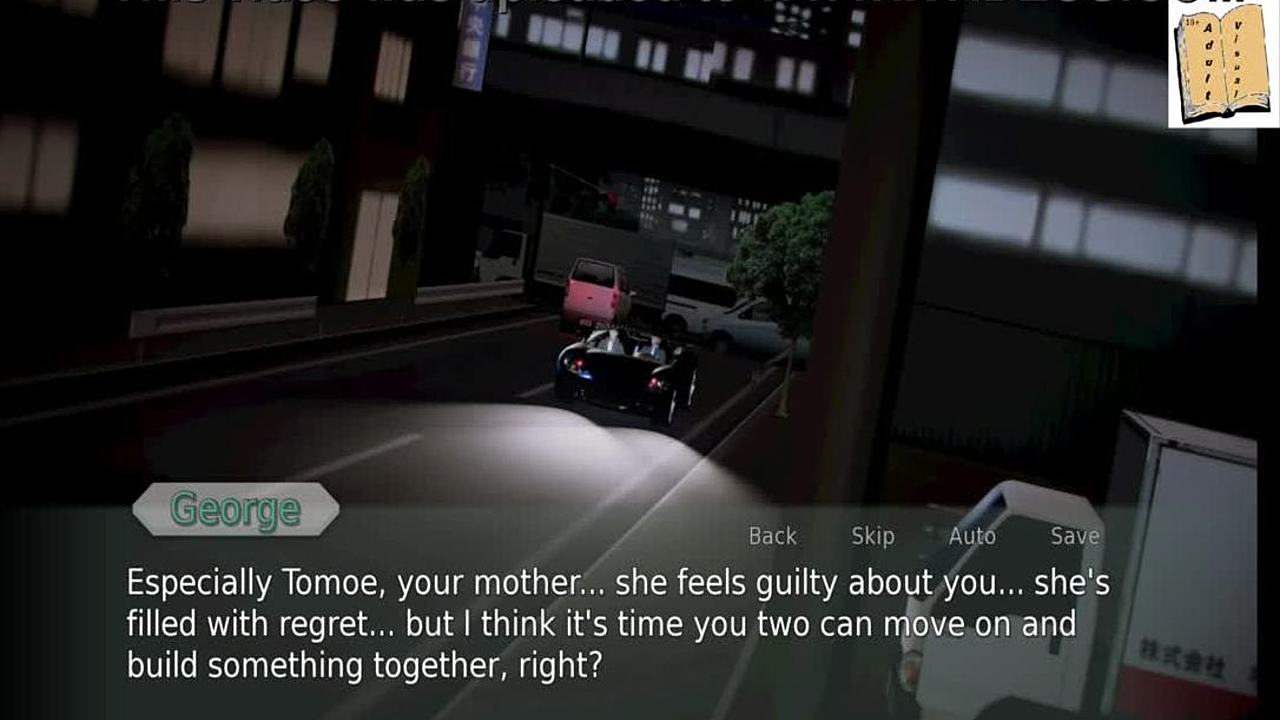Go back to the previous dialogue line
The image size is (1280, 720).
tap(772, 536)
